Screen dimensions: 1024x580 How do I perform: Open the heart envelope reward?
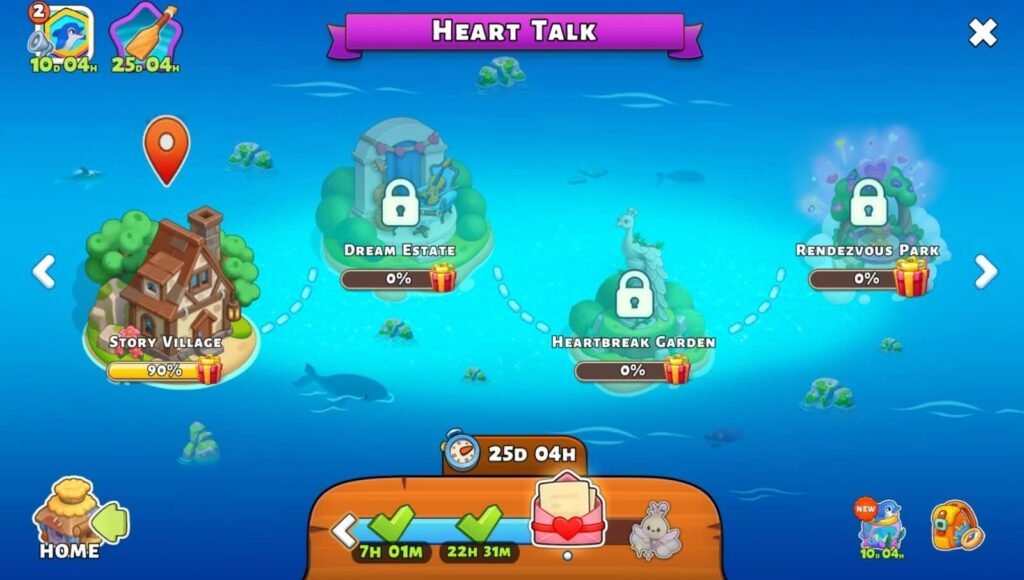[x=567, y=512]
